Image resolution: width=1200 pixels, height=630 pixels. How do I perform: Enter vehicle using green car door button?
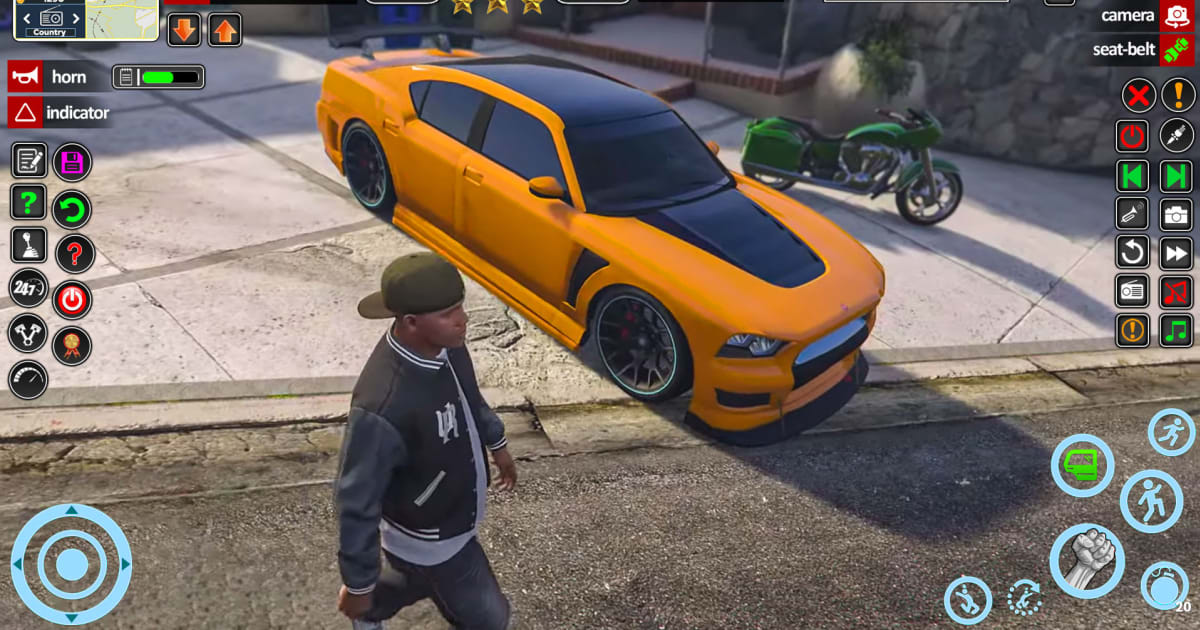[1082, 465]
